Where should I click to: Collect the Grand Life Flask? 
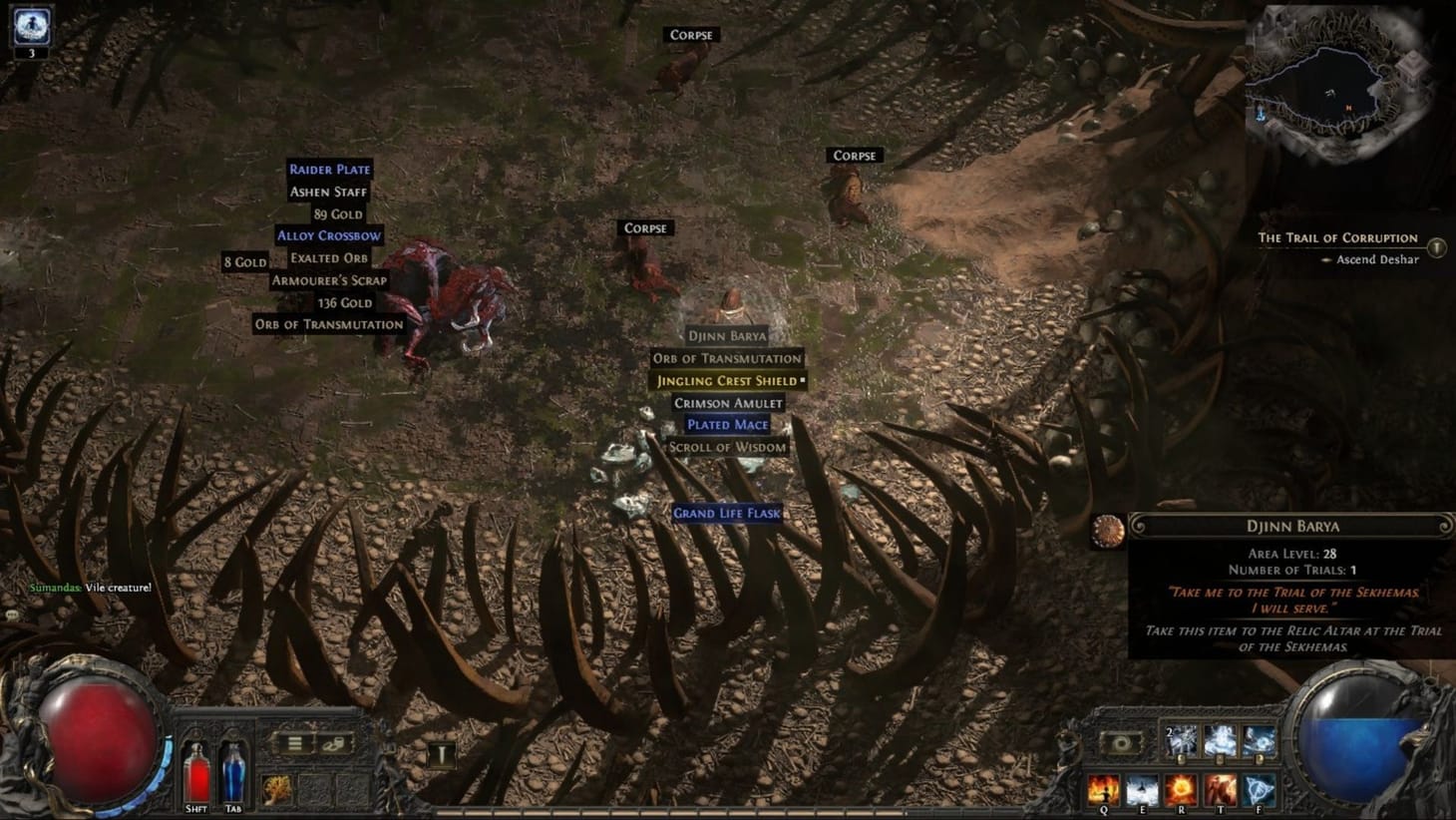point(727,512)
